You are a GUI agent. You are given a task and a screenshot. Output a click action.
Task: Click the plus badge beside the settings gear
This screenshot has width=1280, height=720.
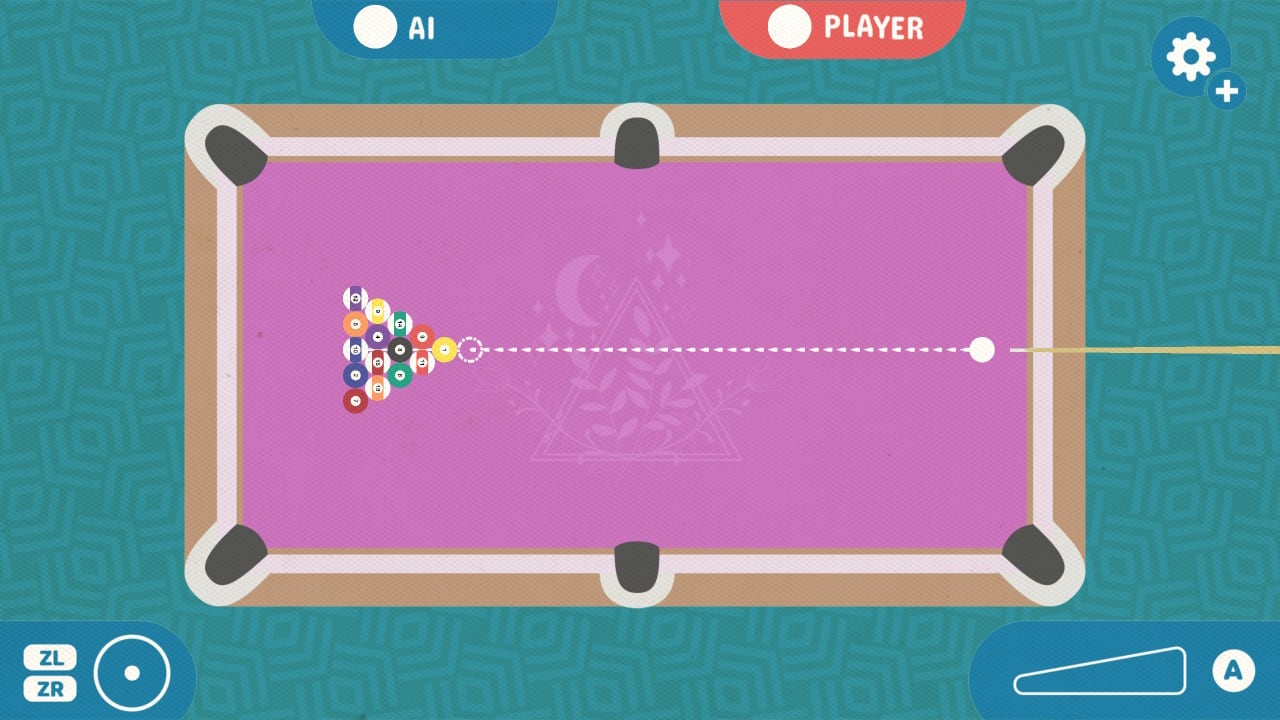pyautogui.click(x=1226, y=93)
